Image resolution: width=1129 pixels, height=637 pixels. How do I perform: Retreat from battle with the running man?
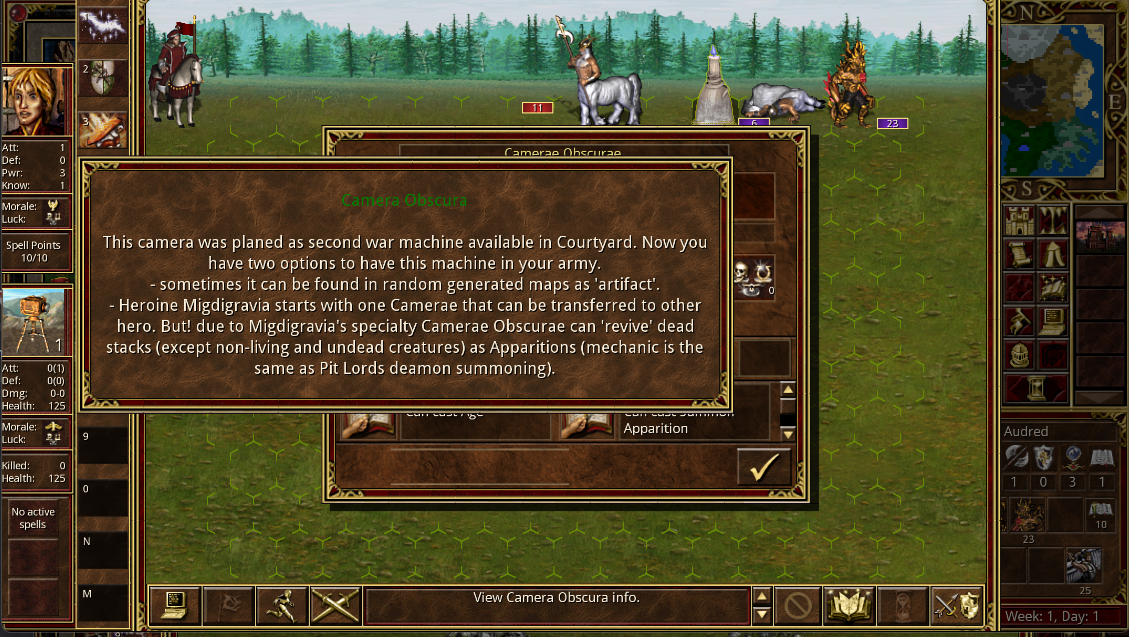pos(281,605)
